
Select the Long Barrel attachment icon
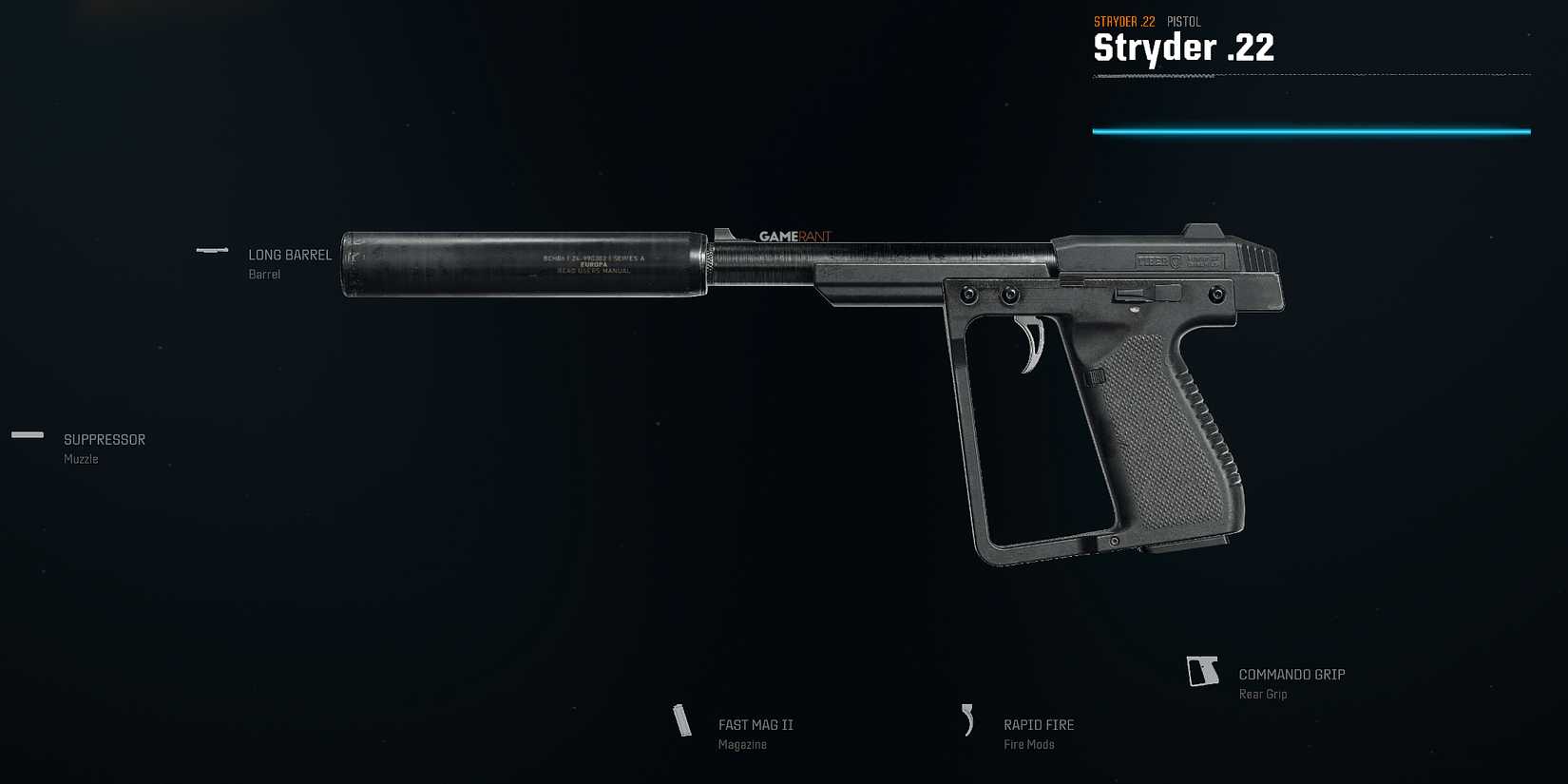click(211, 251)
